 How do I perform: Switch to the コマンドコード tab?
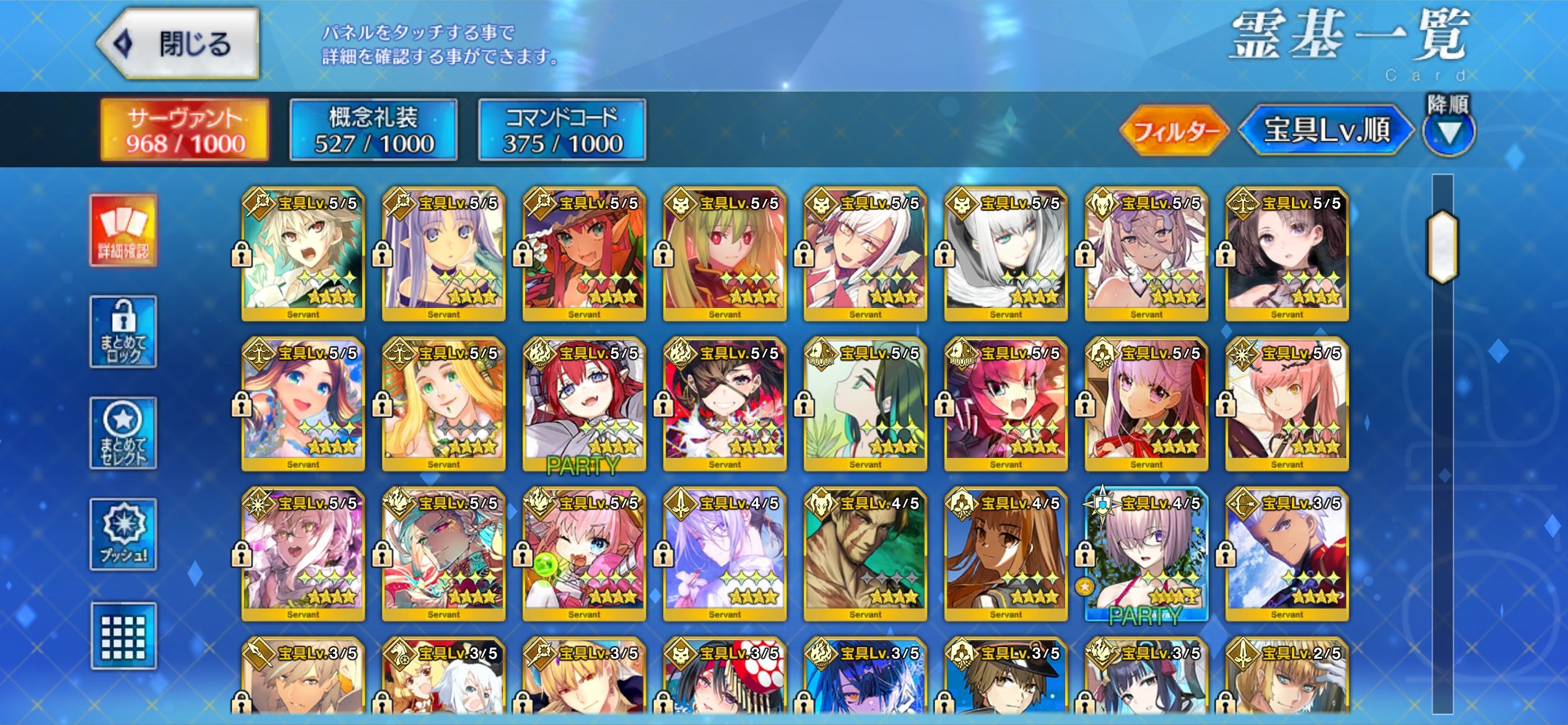point(562,130)
